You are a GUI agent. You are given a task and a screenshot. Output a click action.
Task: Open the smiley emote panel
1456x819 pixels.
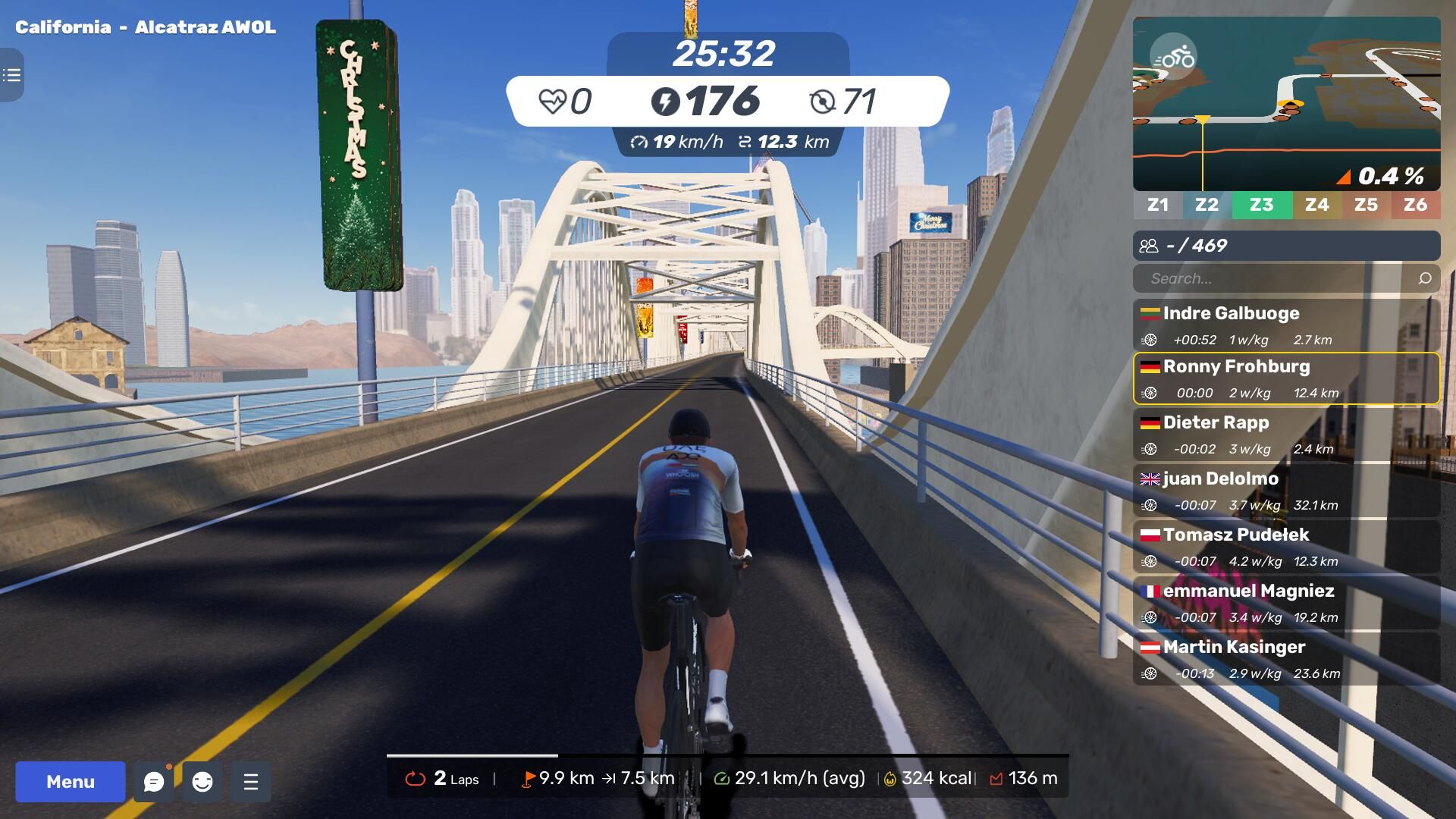click(202, 782)
